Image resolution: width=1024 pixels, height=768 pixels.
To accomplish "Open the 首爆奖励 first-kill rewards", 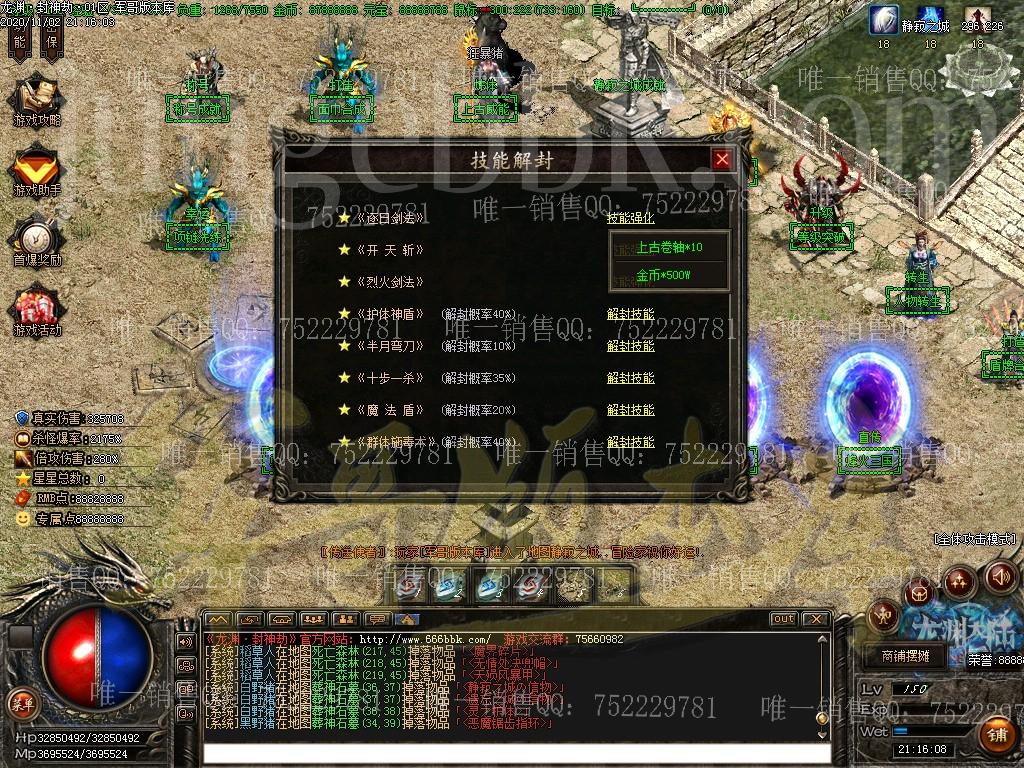I will pyautogui.click(x=36, y=240).
